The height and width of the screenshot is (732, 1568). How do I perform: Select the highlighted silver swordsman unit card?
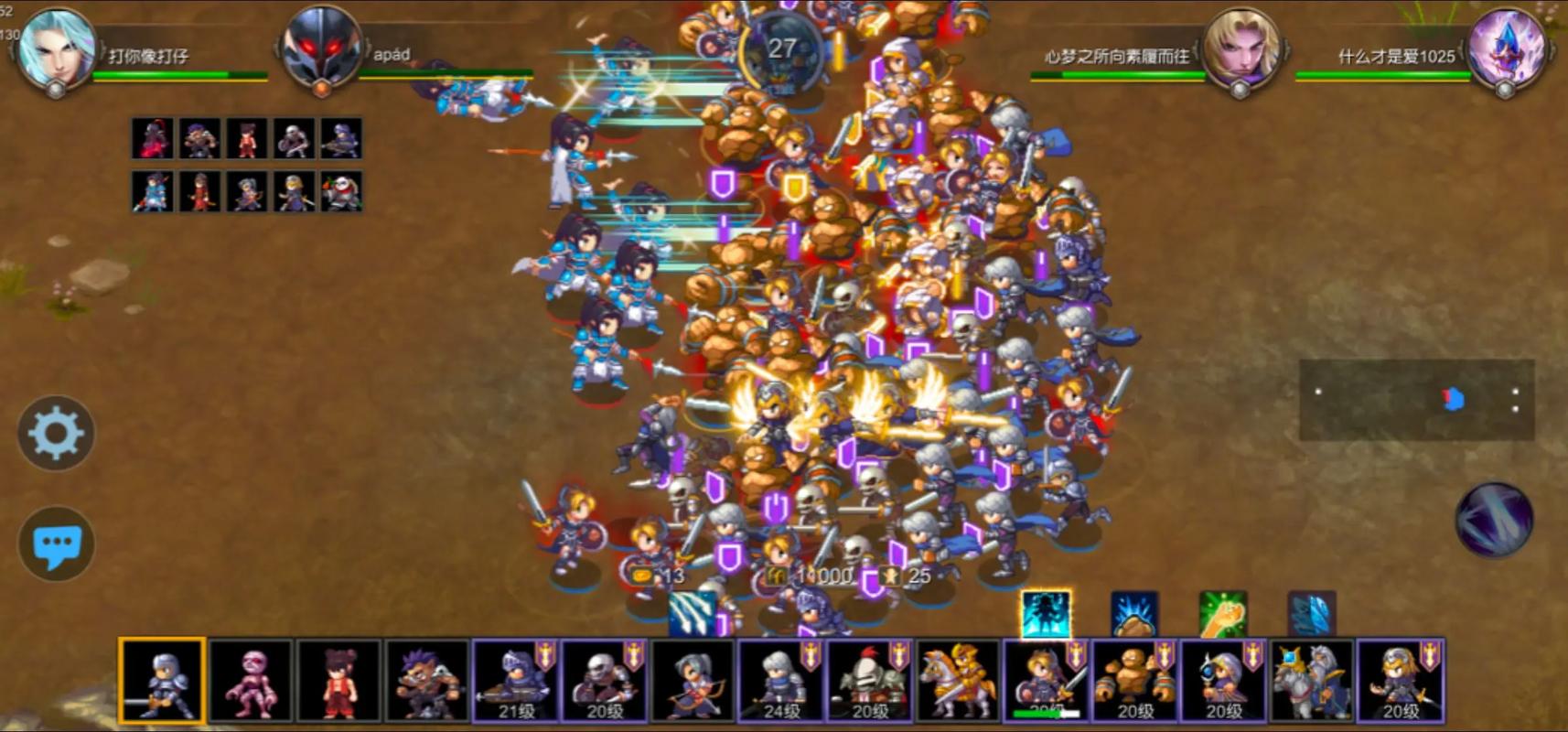(162, 682)
